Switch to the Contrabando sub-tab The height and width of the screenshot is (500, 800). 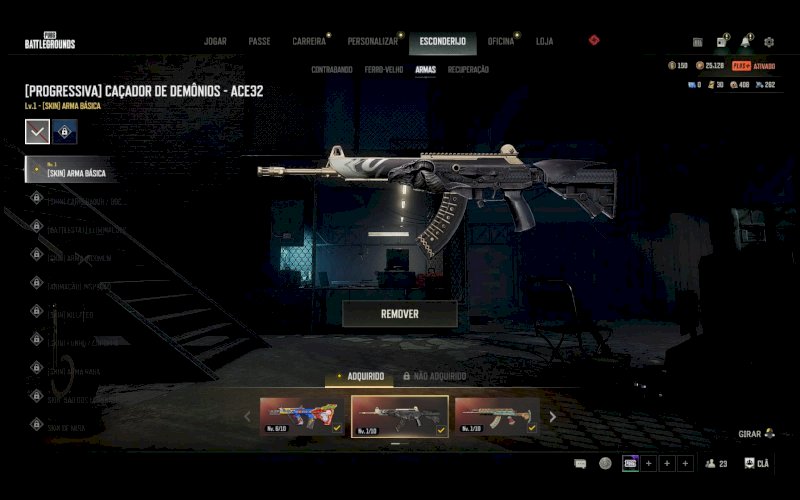[331, 70]
